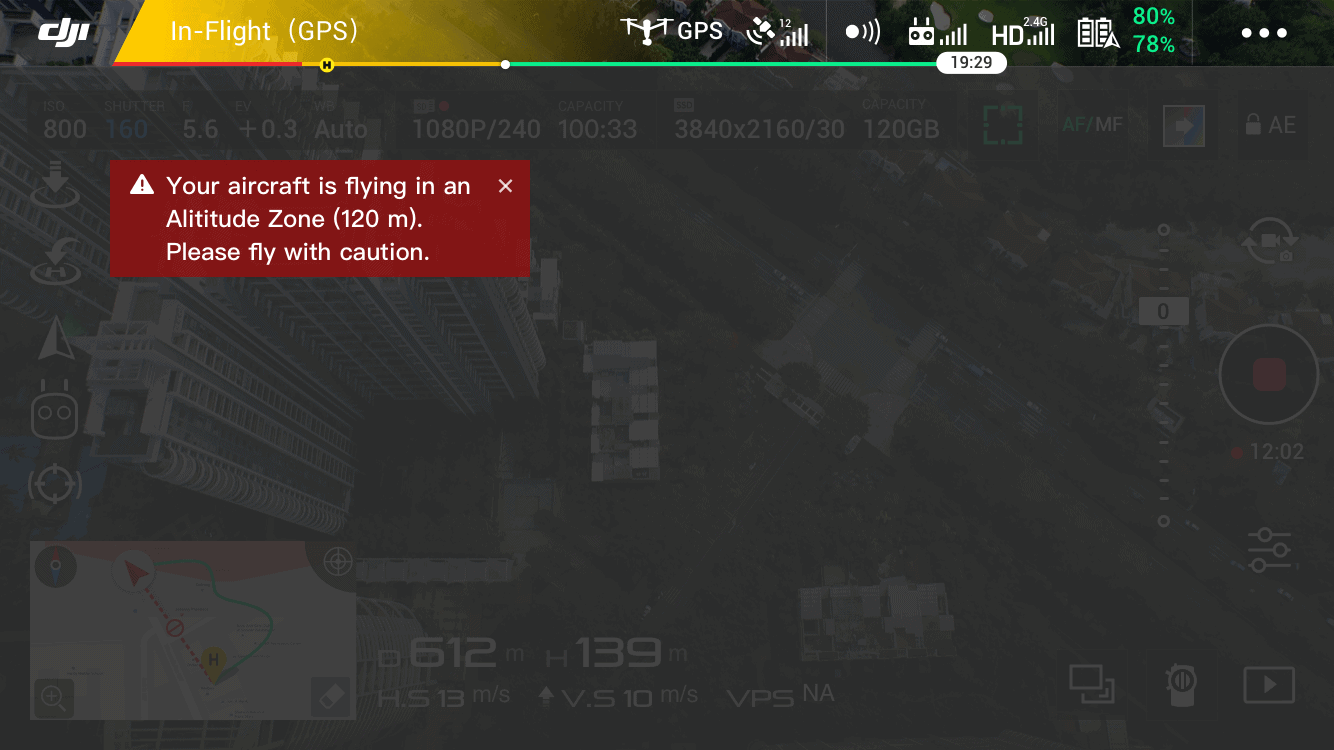
Task: Activate Return to Home
Action: [x=56, y=260]
